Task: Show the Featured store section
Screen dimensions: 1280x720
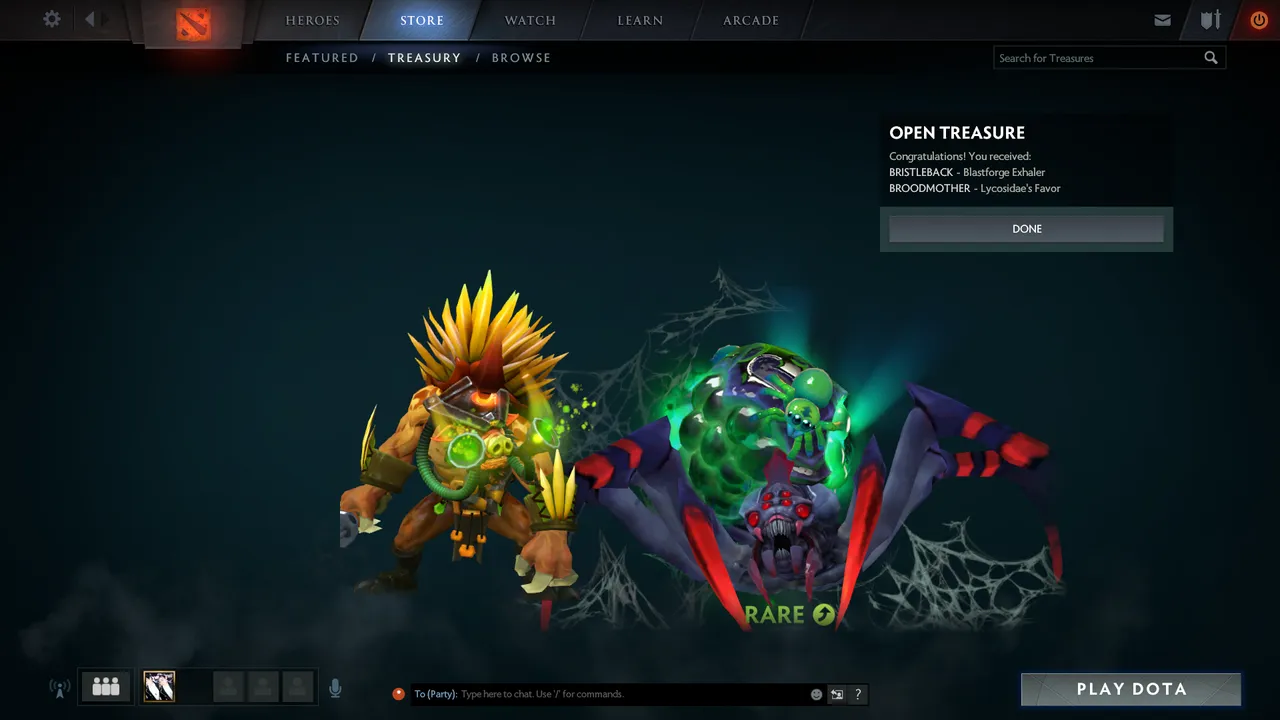Action: tap(322, 58)
